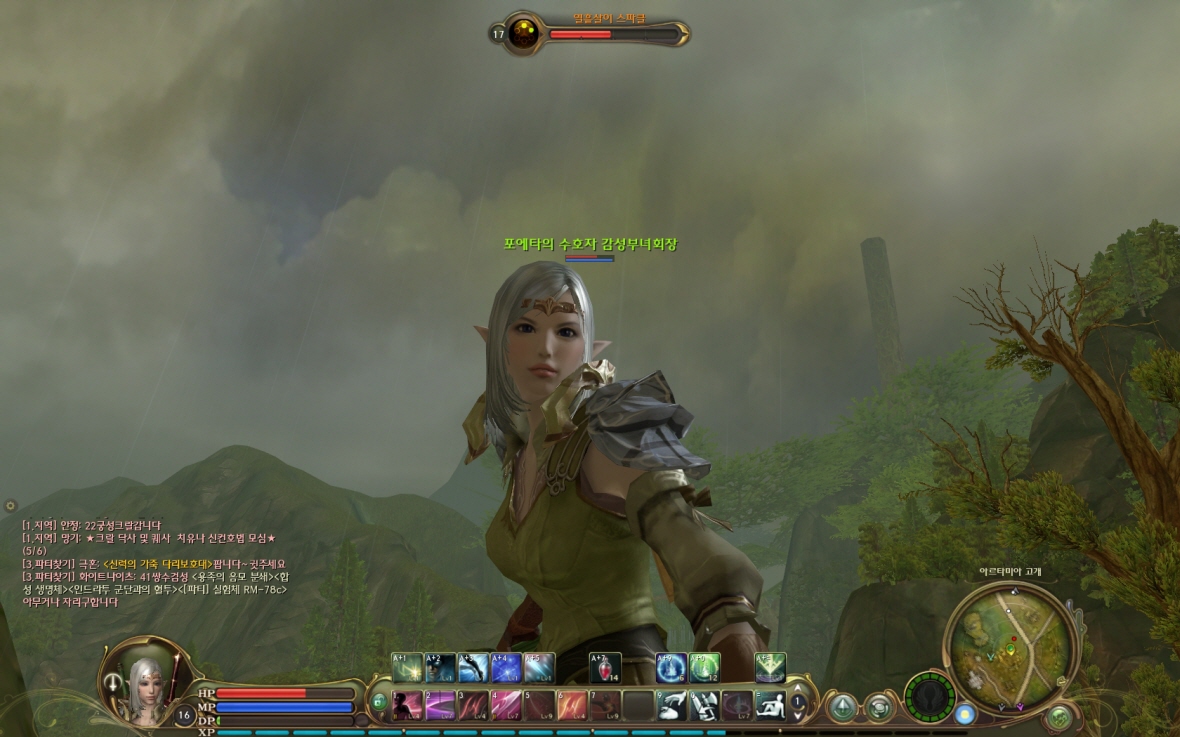Activate the green light beam skill
Screen dimensions: 1180x737
[770, 667]
